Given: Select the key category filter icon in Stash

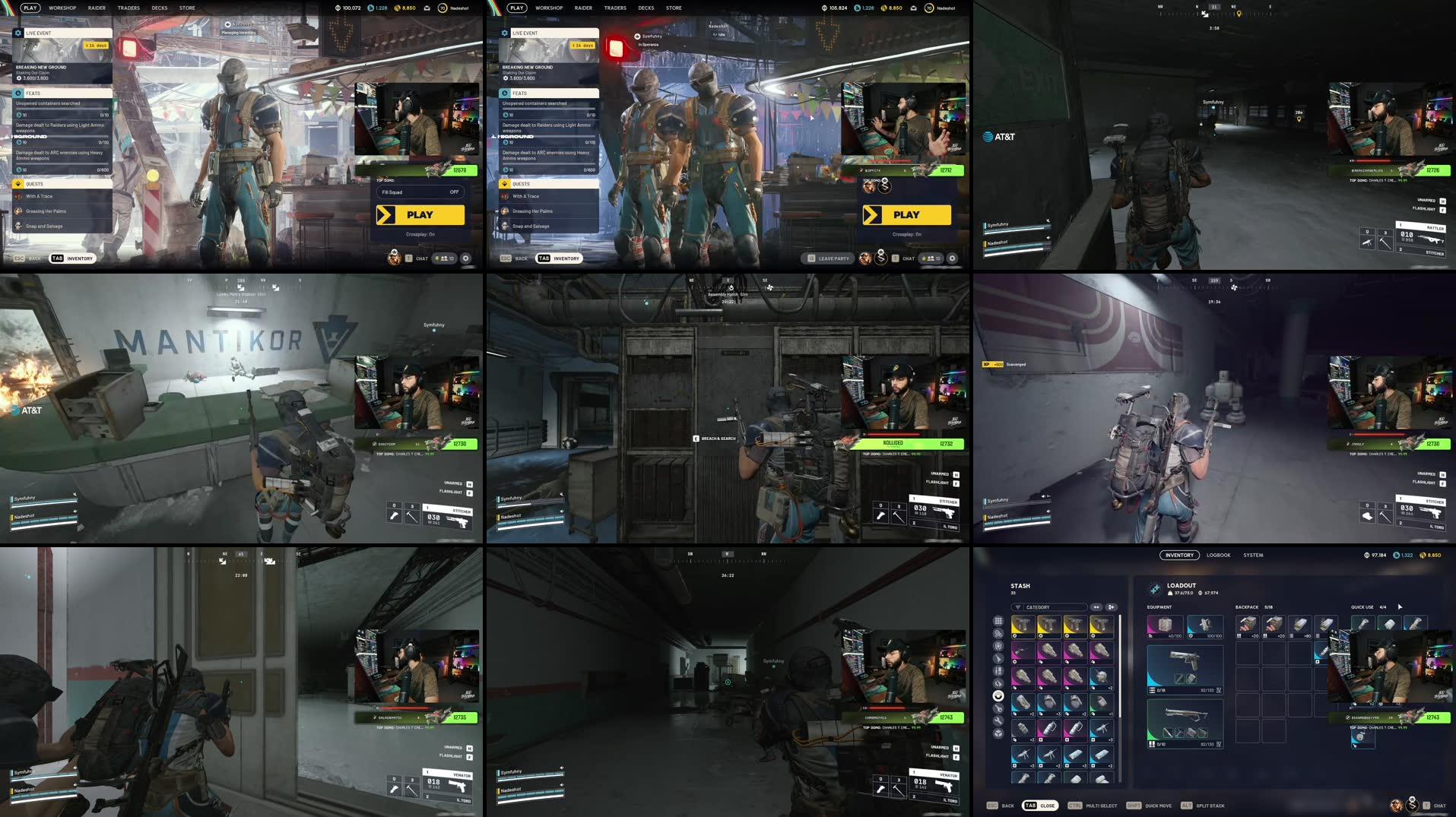Looking at the screenshot, I should 998,708.
